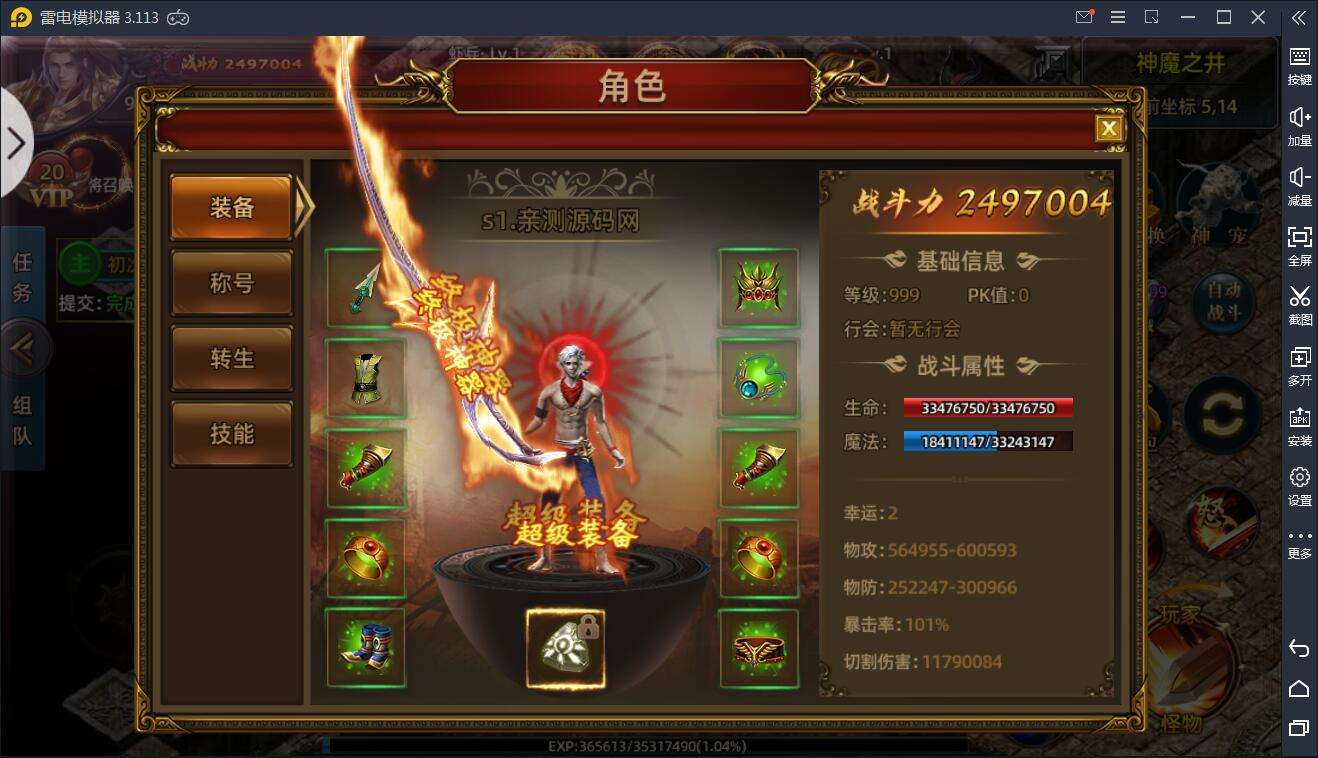This screenshot has height=758, width=1318.
Task: Take a screenshot using the 截图 tool
Action: pyautogui.click(x=1299, y=305)
